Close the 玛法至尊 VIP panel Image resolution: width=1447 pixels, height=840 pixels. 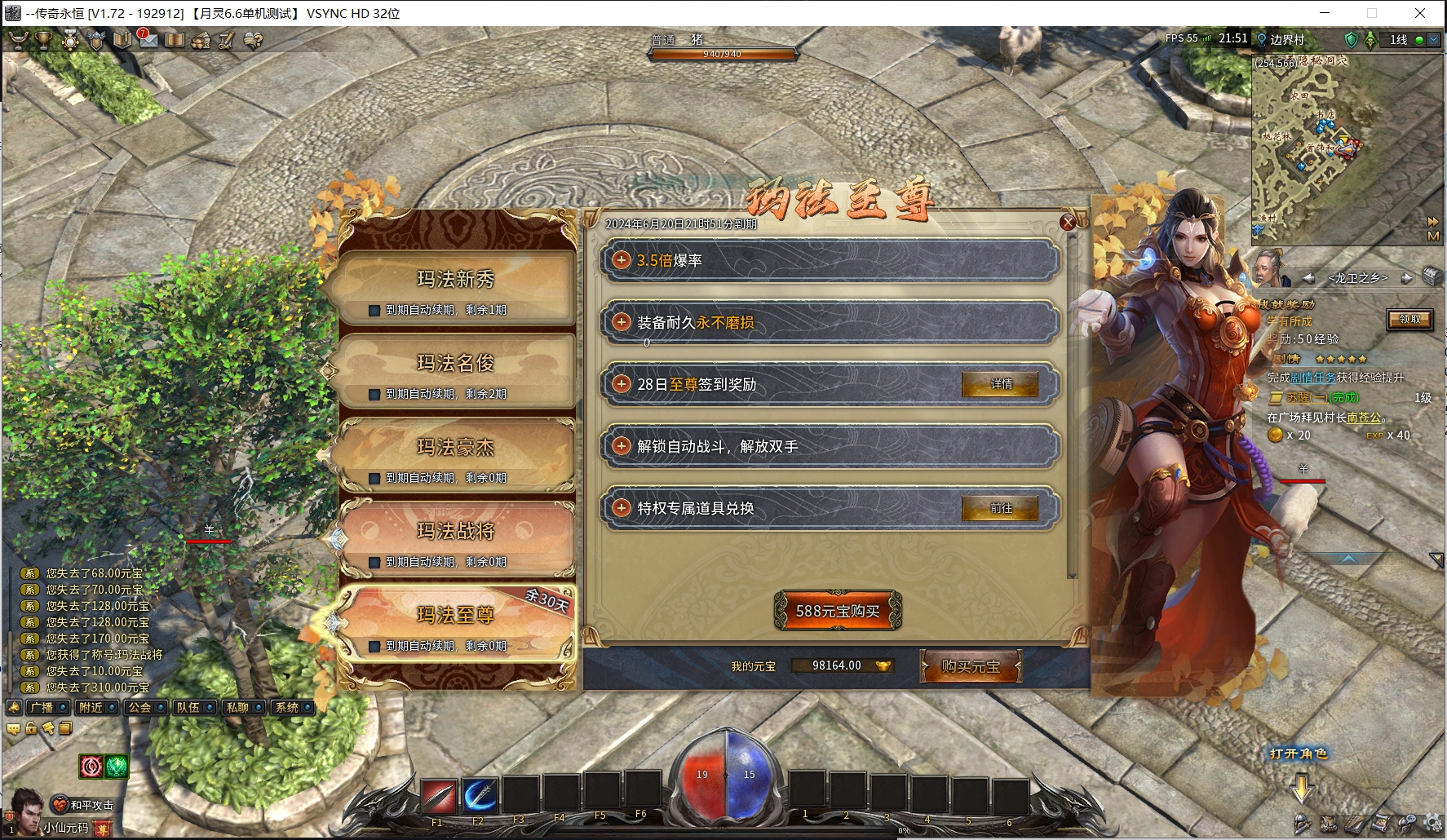[x=1068, y=223]
